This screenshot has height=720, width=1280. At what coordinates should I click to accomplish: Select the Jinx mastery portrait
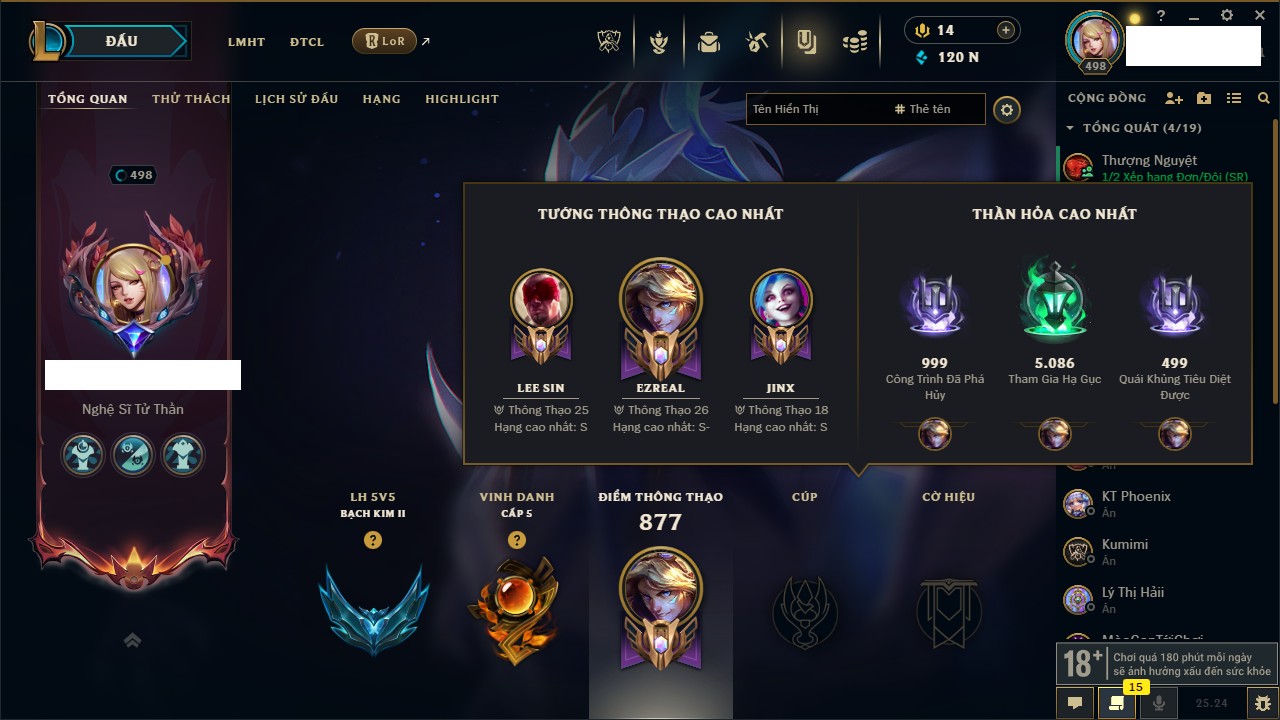click(x=781, y=300)
